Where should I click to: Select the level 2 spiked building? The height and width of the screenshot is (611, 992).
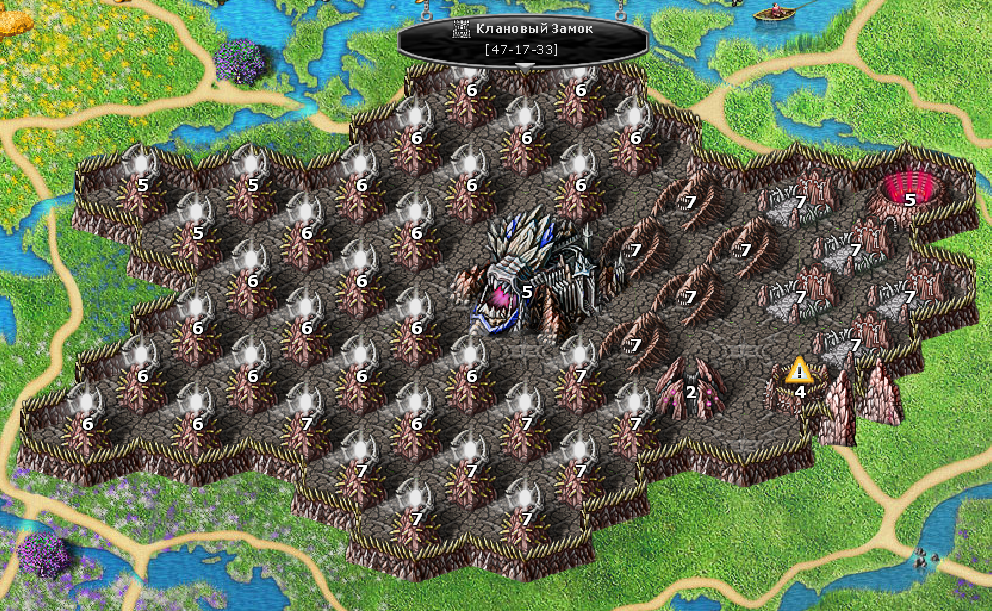(688, 383)
